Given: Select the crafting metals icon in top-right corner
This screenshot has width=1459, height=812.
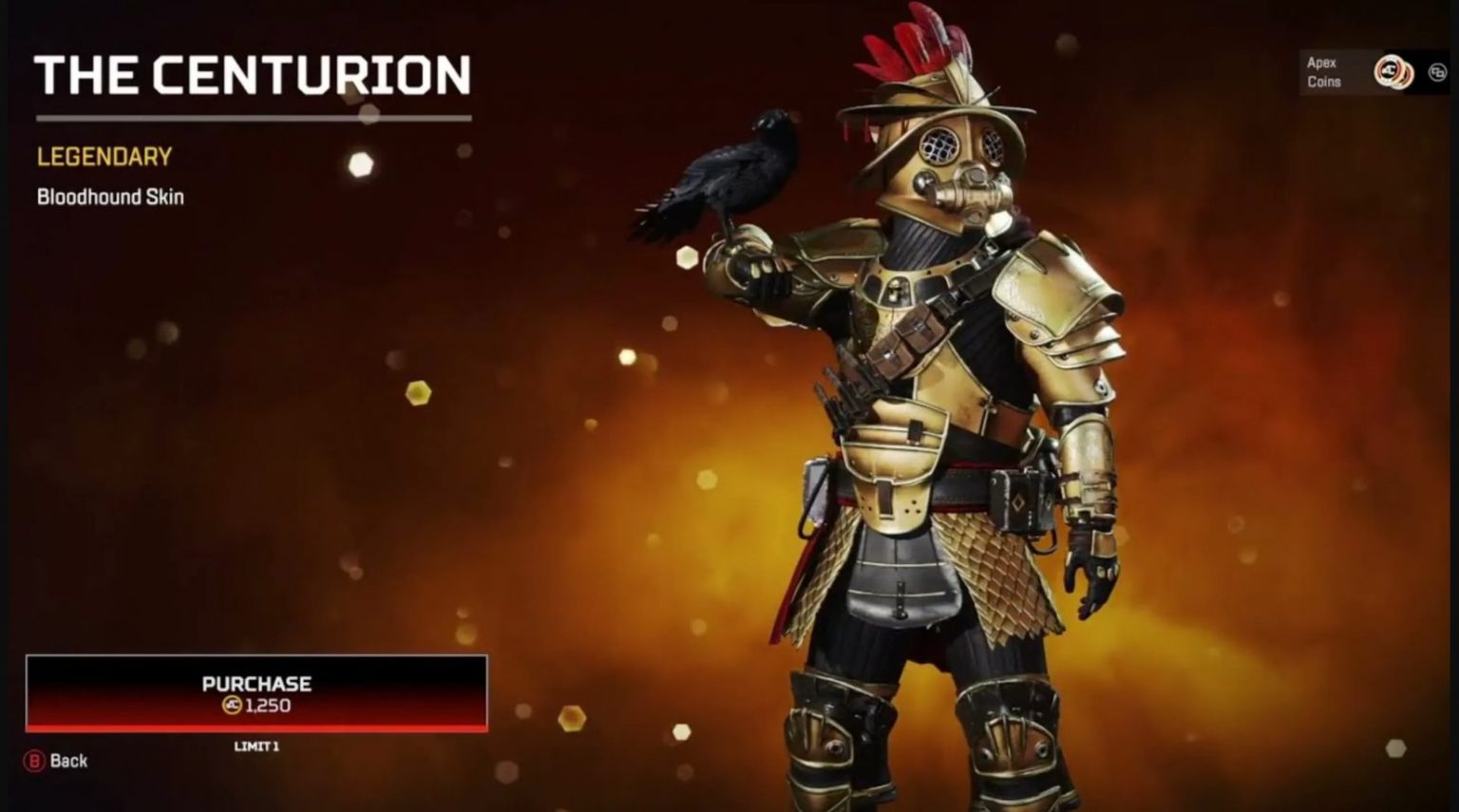Looking at the screenshot, I should pos(1438,71).
